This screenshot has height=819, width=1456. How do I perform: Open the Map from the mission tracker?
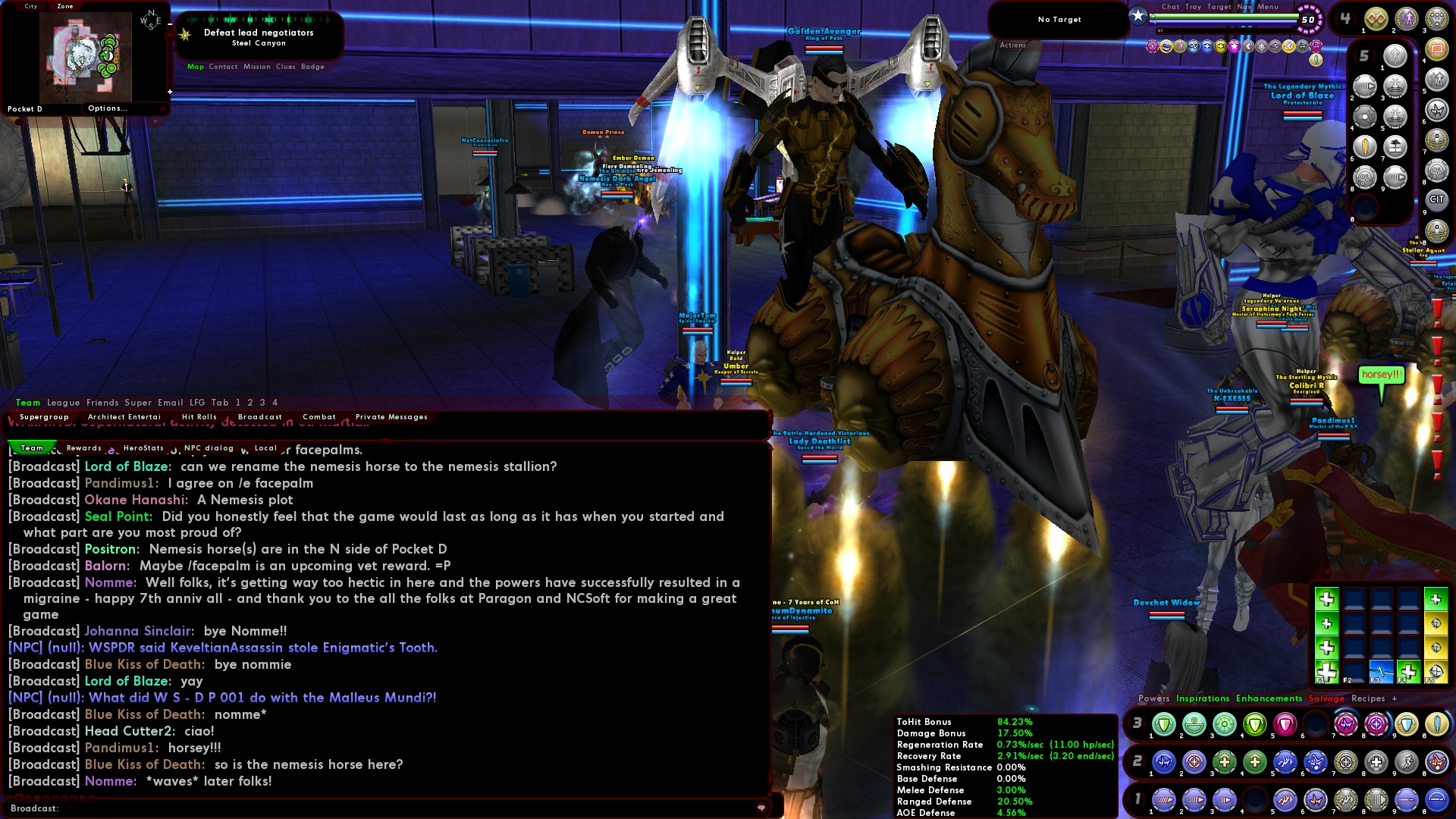[x=195, y=67]
